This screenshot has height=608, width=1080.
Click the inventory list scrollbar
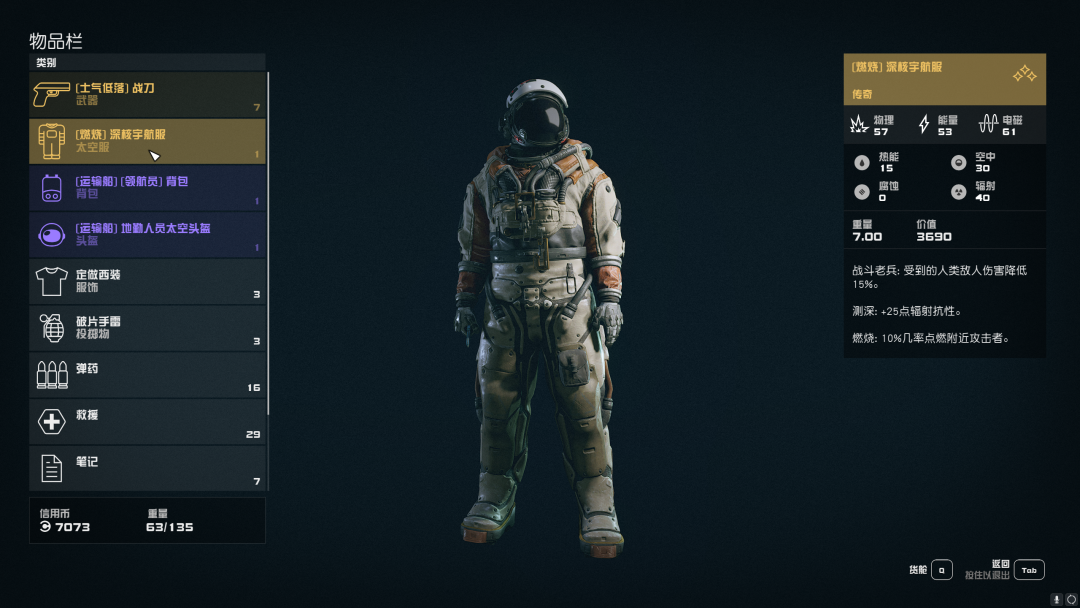268,240
